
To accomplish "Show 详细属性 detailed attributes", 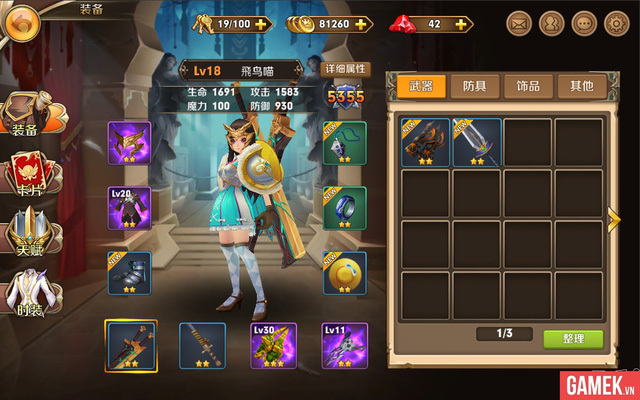I will 347,69.
